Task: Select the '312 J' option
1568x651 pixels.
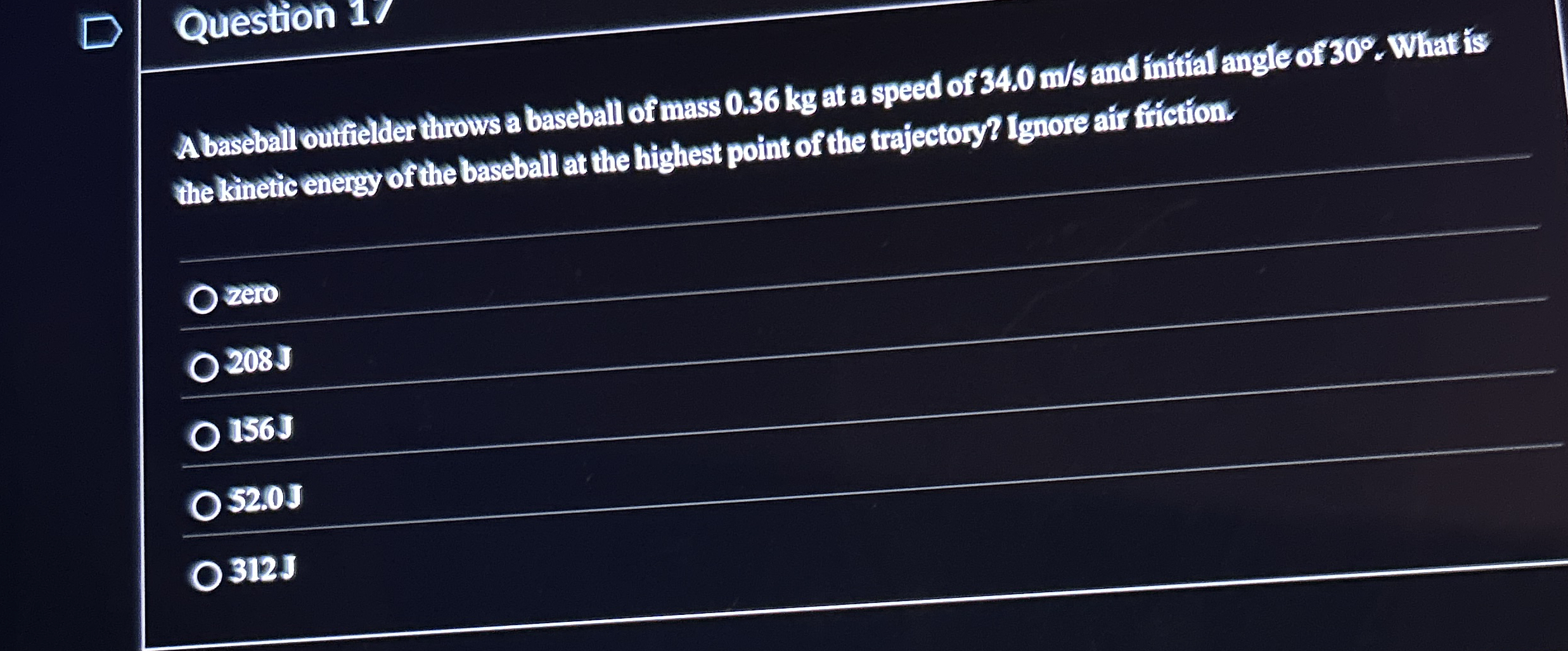Action: (208, 576)
